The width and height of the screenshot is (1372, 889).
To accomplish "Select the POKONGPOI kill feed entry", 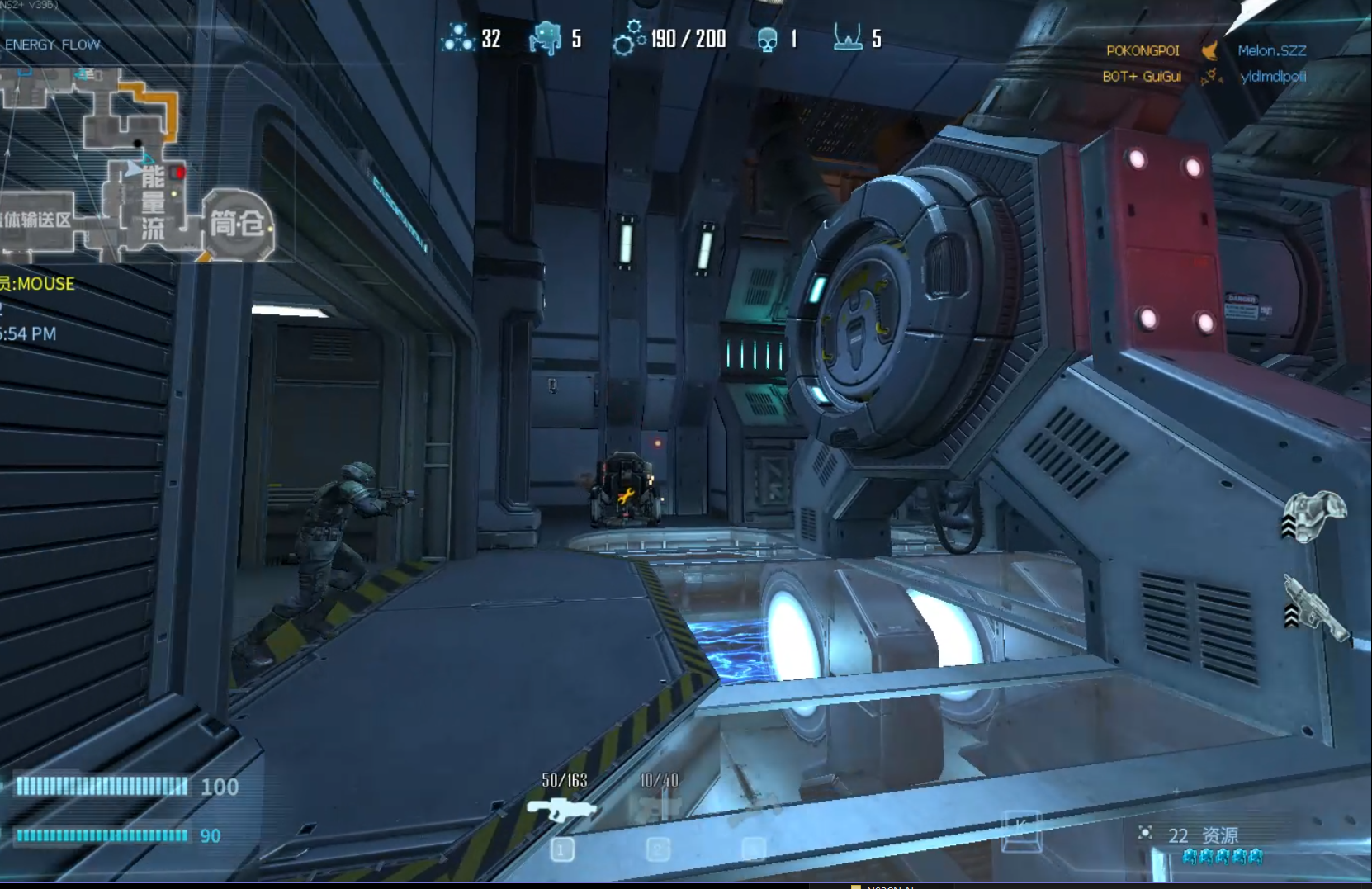I will (1143, 50).
